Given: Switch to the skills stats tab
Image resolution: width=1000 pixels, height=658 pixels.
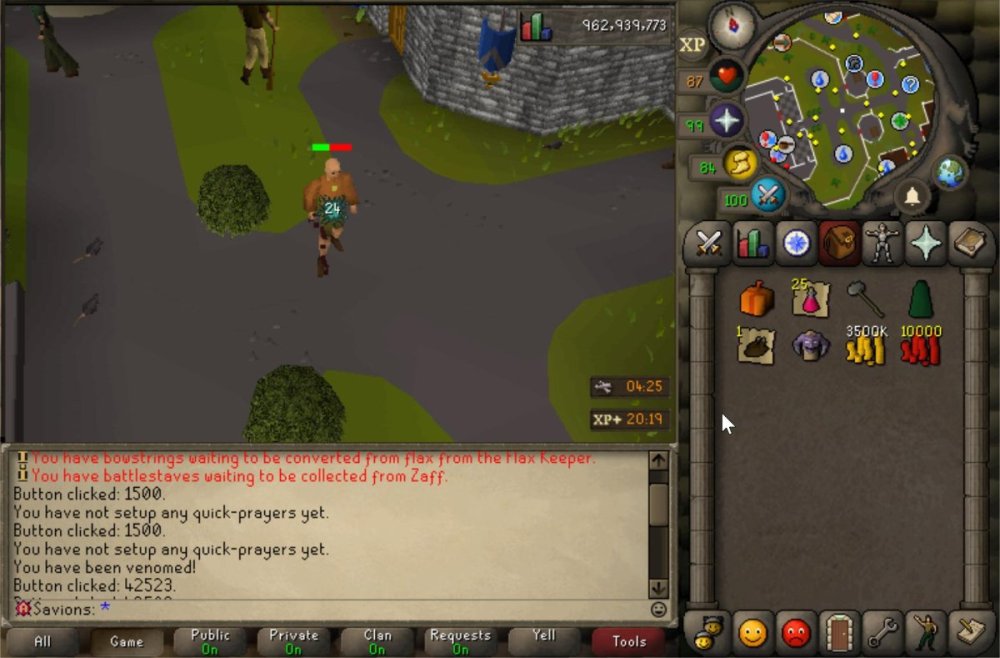Looking at the screenshot, I should [752, 243].
